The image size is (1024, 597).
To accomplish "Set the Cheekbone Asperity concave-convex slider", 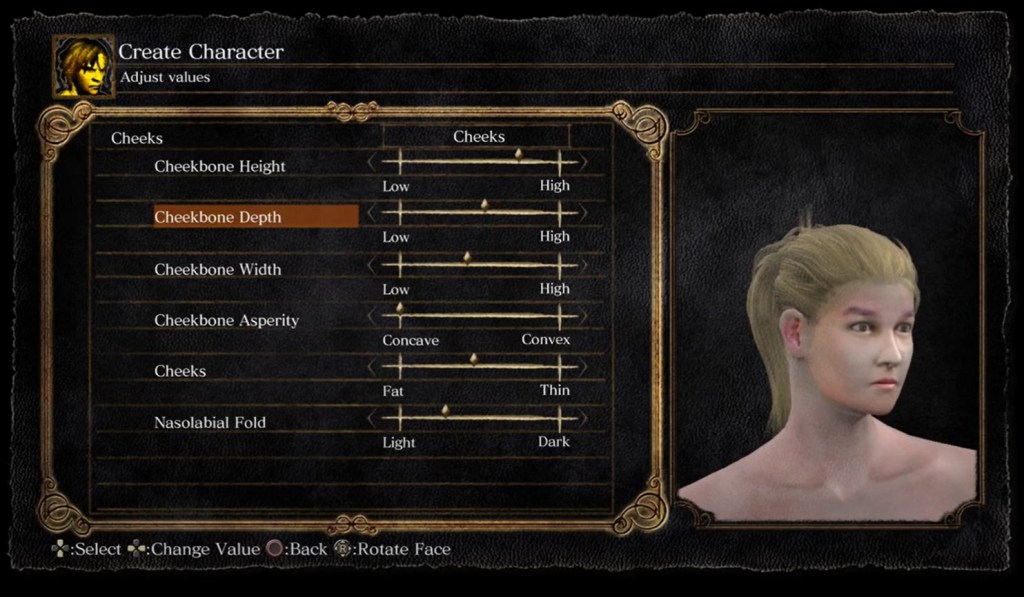I will [400, 315].
